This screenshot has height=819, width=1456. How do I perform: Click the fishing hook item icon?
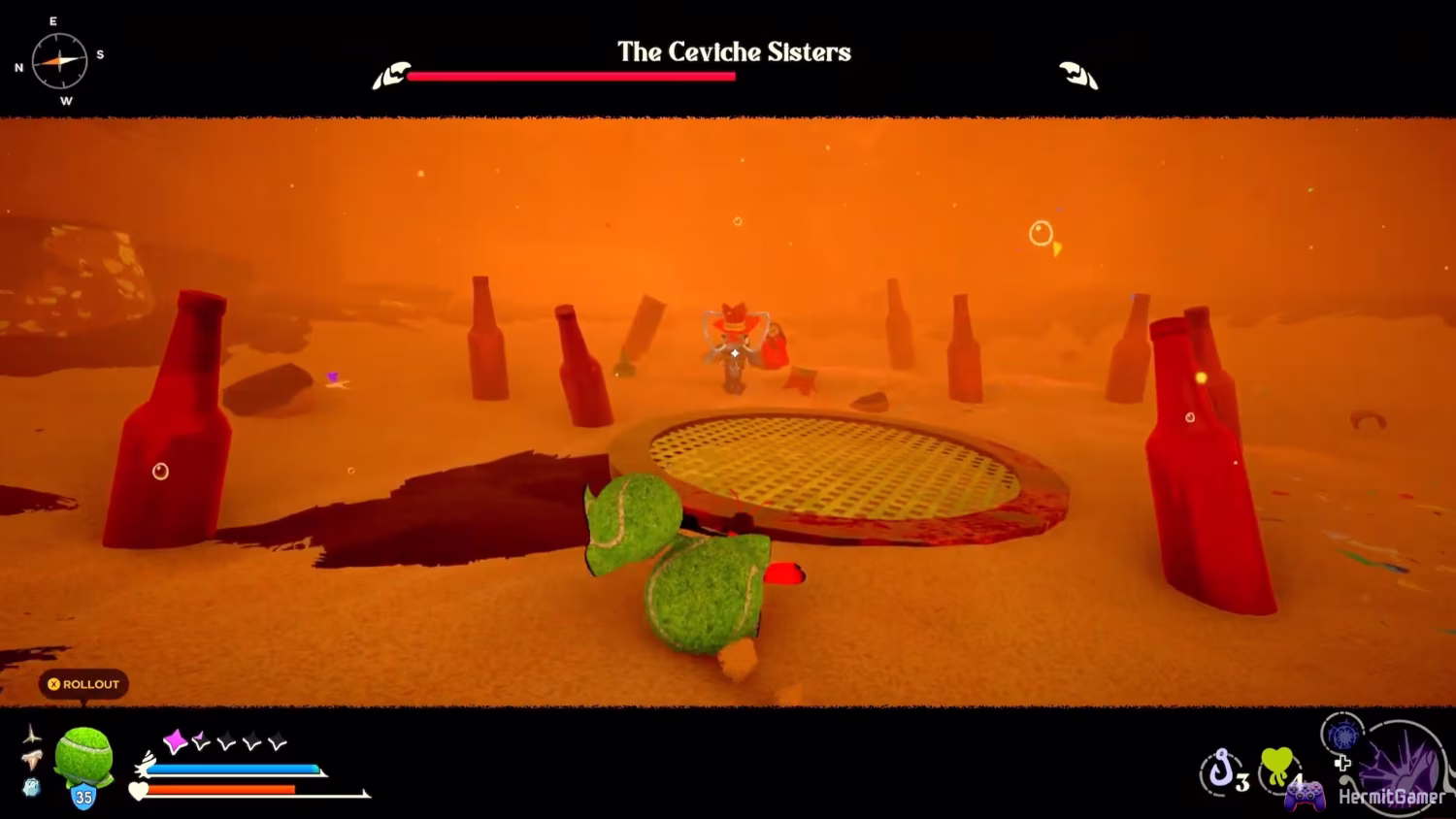pyautogui.click(x=1221, y=770)
